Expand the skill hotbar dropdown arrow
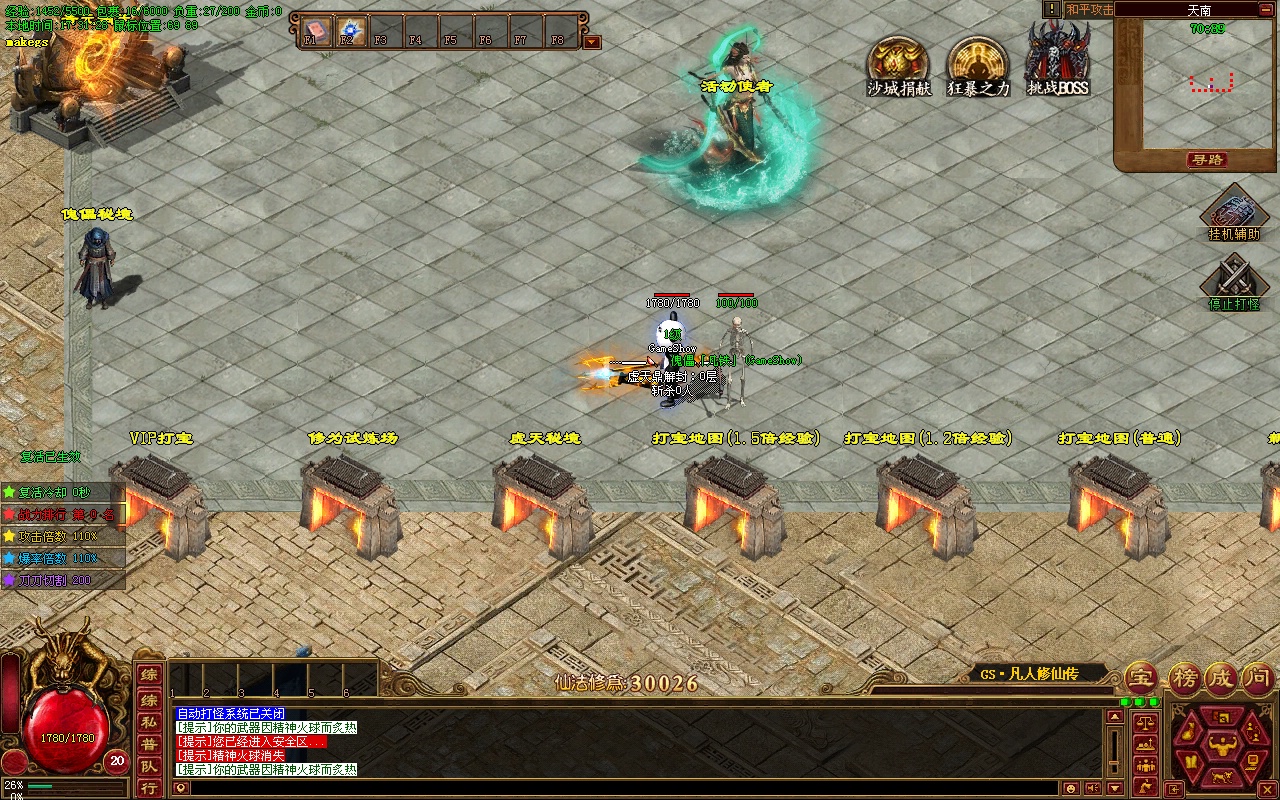 click(x=592, y=42)
